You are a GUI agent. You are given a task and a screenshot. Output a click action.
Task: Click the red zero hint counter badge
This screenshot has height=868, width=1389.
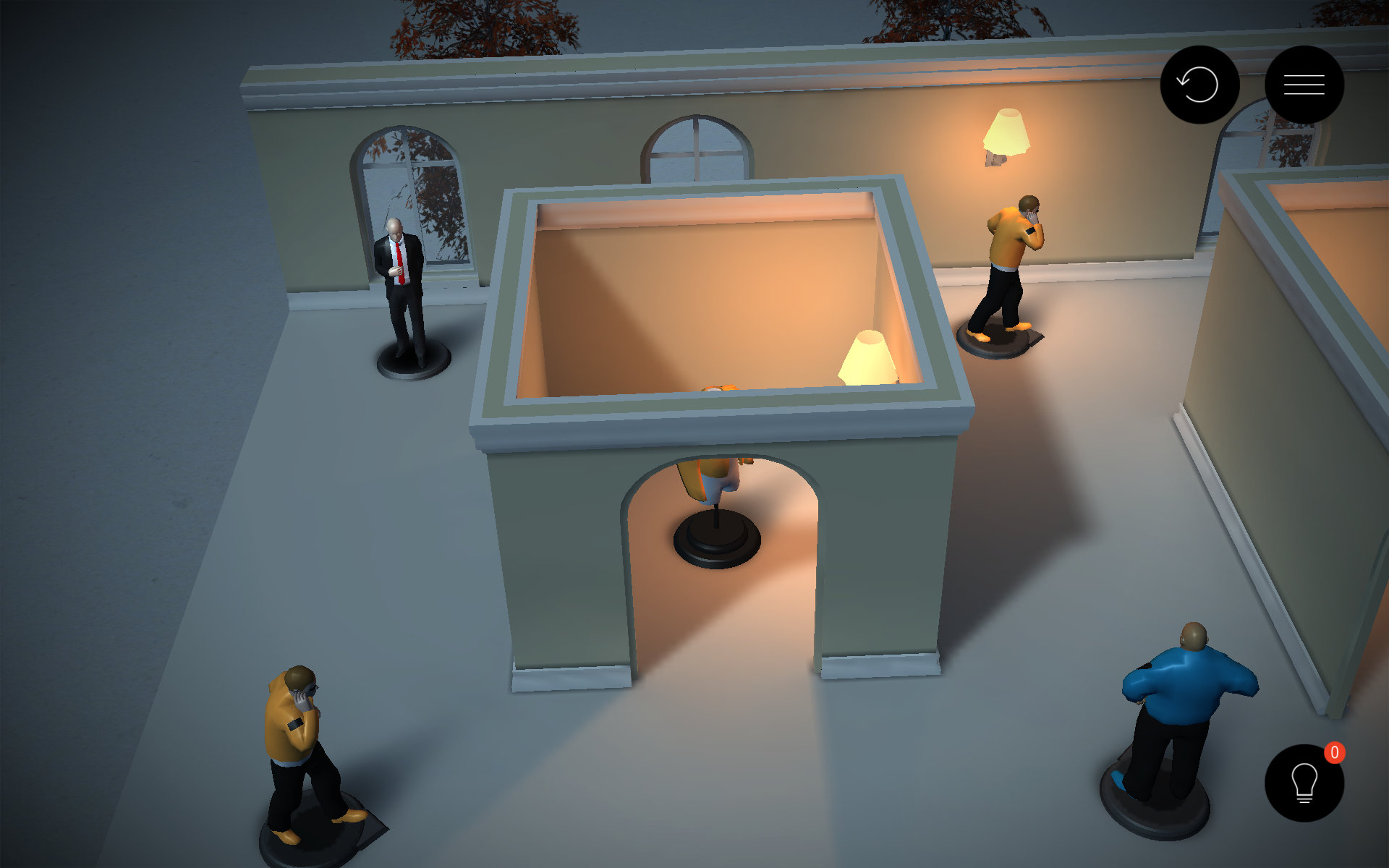[x=1335, y=752]
